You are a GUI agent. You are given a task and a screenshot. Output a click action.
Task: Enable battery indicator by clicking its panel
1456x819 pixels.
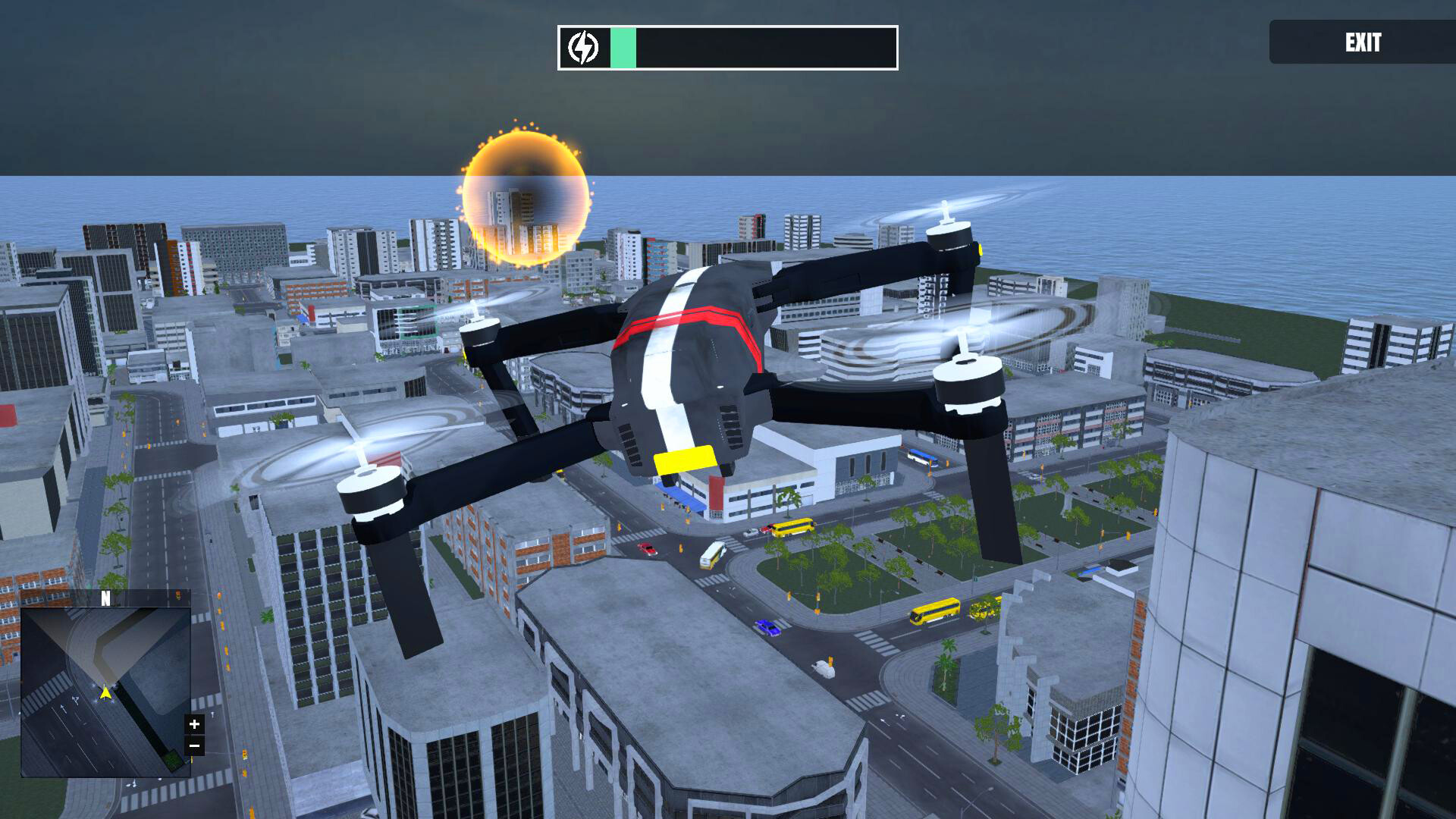pyautogui.click(x=726, y=47)
